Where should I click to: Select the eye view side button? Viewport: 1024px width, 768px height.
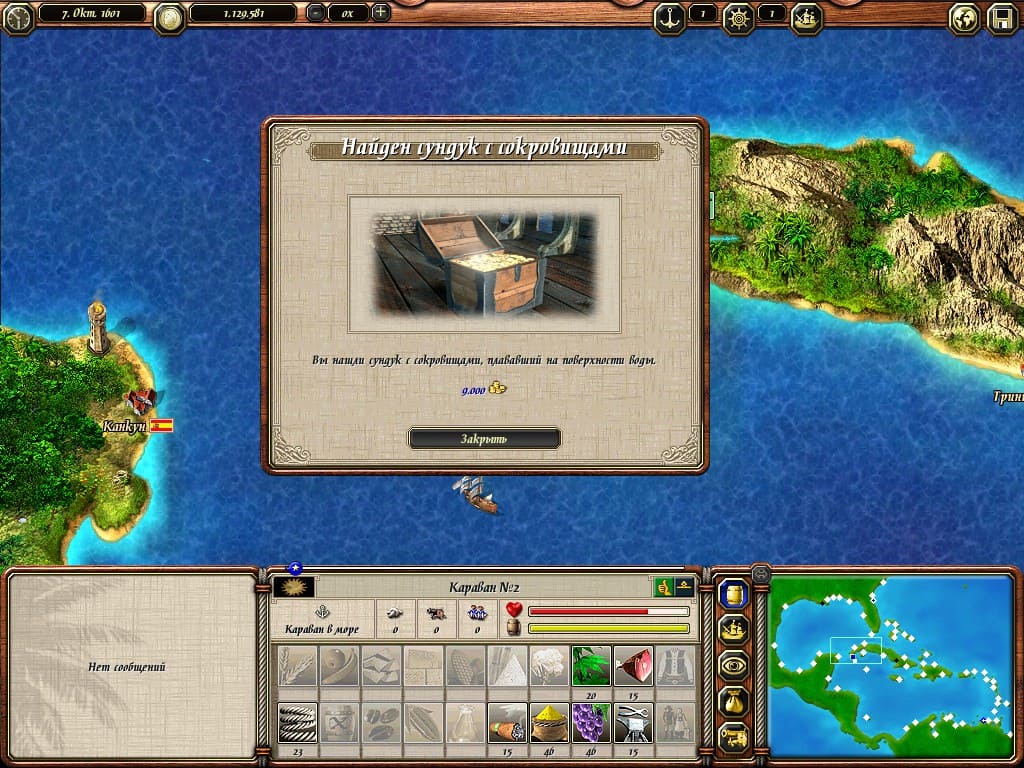coord(733,666)
